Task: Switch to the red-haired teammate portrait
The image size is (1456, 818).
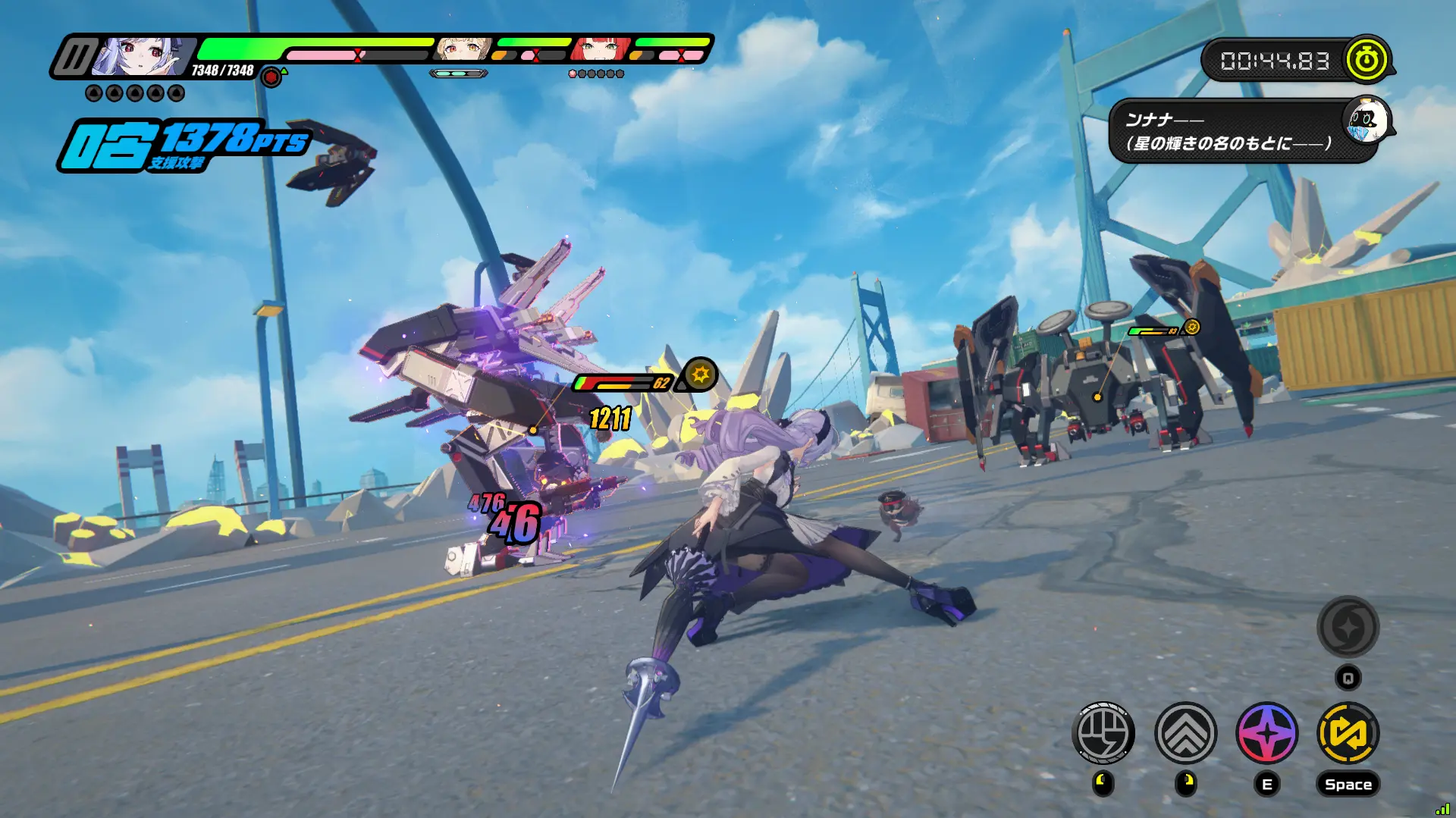Action: pyautogui.click(x=601, y=49)
